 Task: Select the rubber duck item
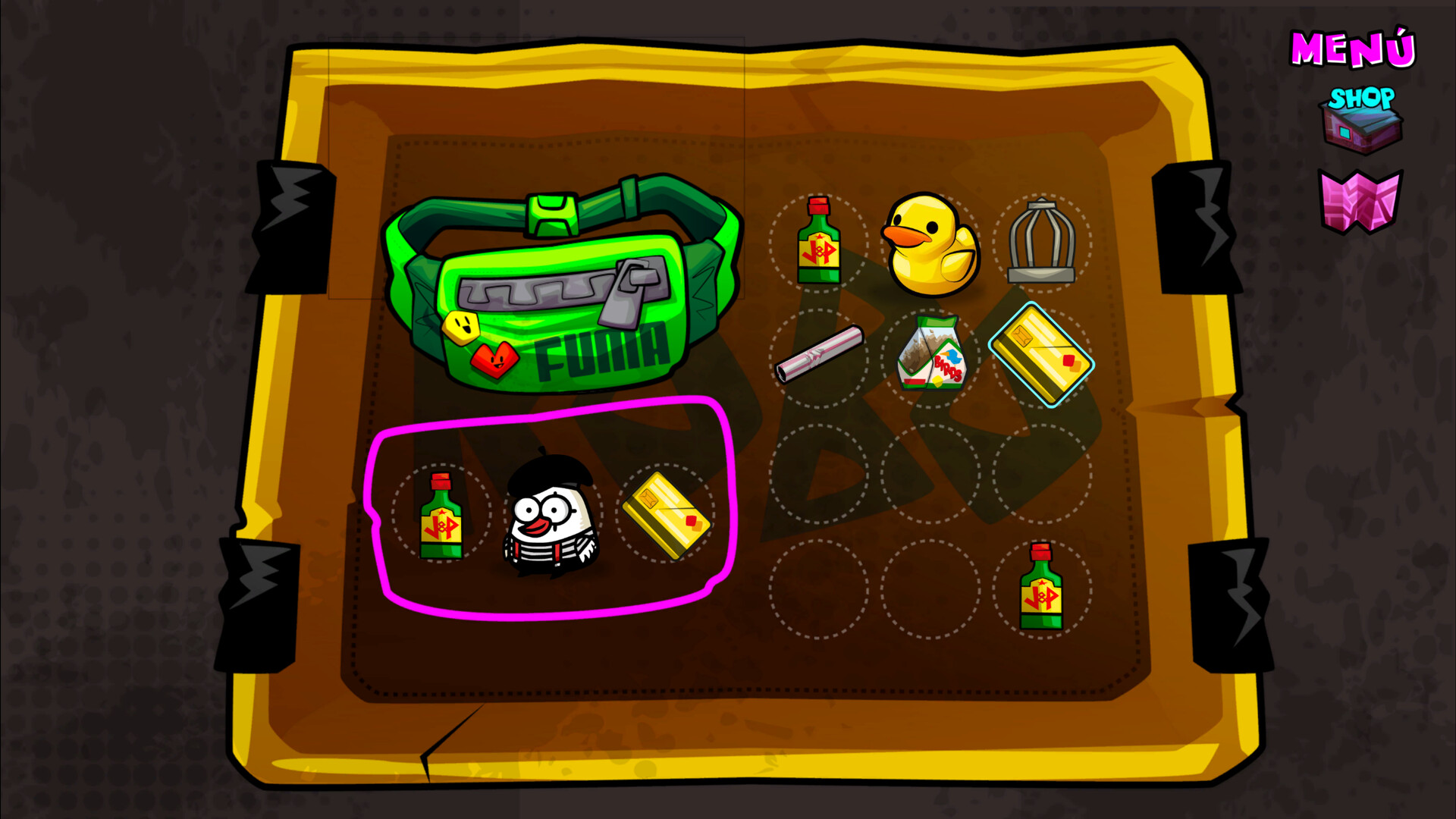coord(929,243)
